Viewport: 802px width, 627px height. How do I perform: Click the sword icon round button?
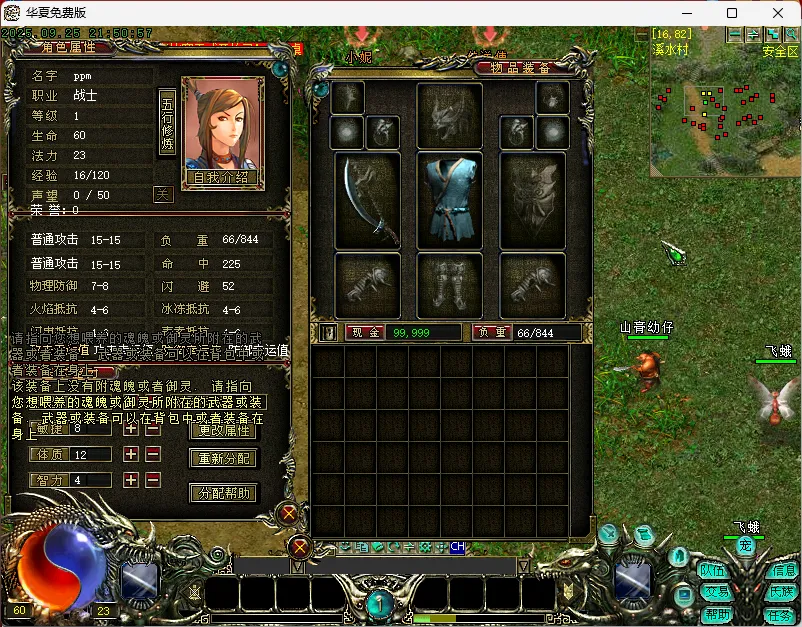(x=607, y=534)
